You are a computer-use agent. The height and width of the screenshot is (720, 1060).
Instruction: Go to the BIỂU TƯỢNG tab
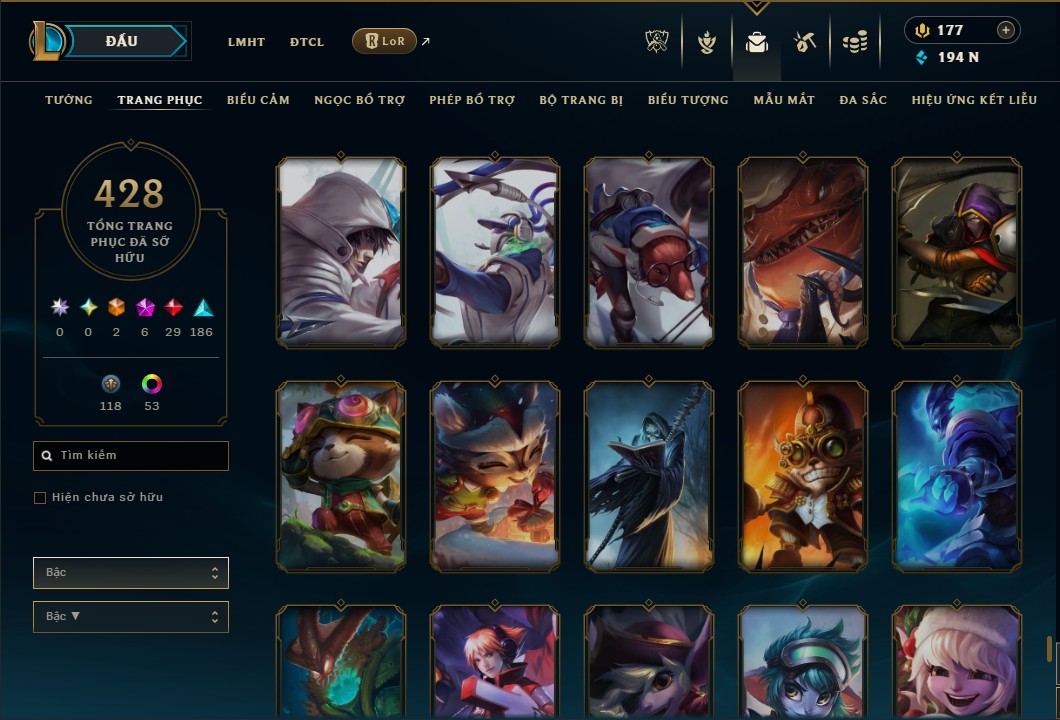coord(688,100)
